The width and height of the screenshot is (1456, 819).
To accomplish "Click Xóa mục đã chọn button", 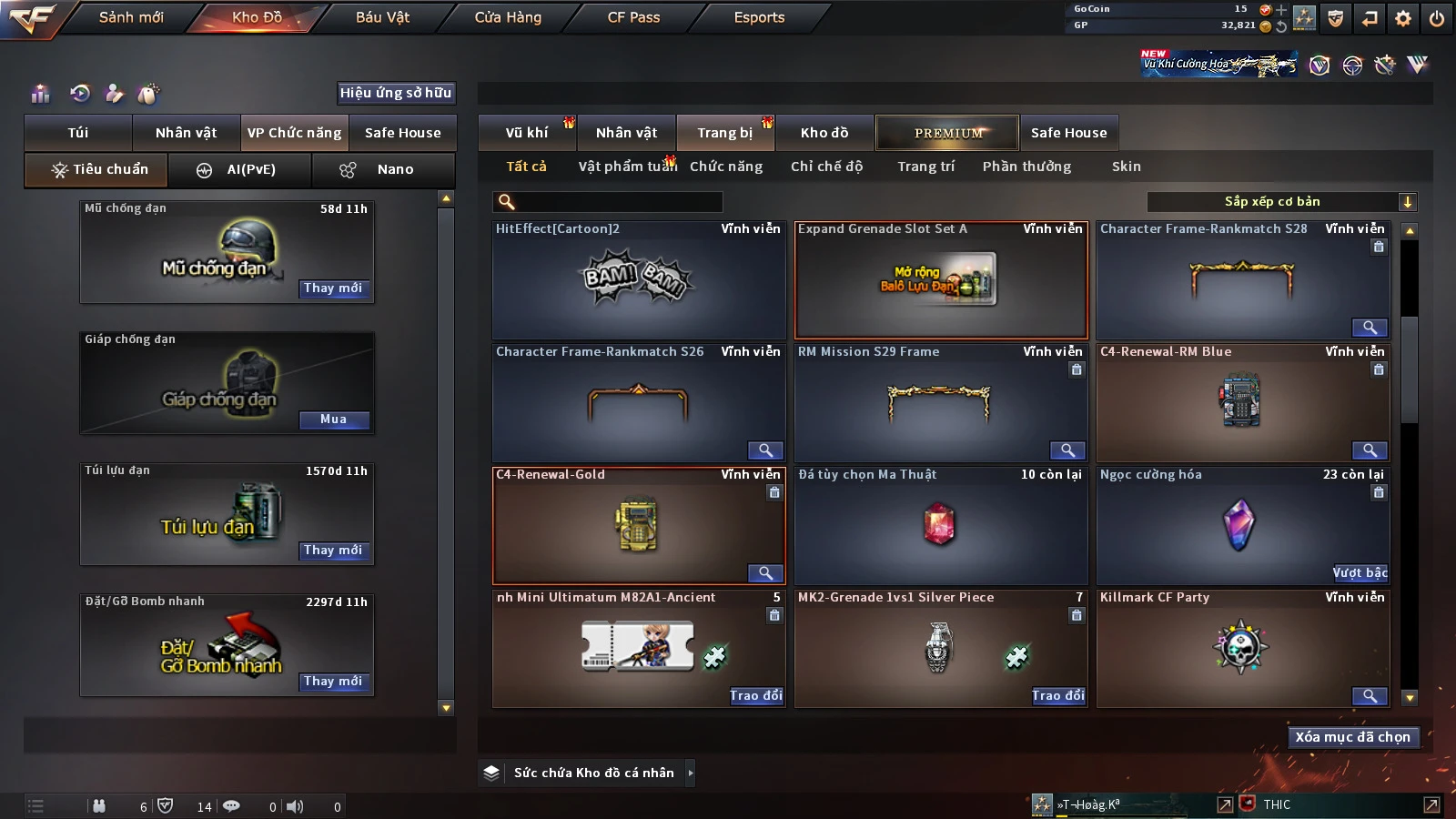I will (x=1352, y=737).
